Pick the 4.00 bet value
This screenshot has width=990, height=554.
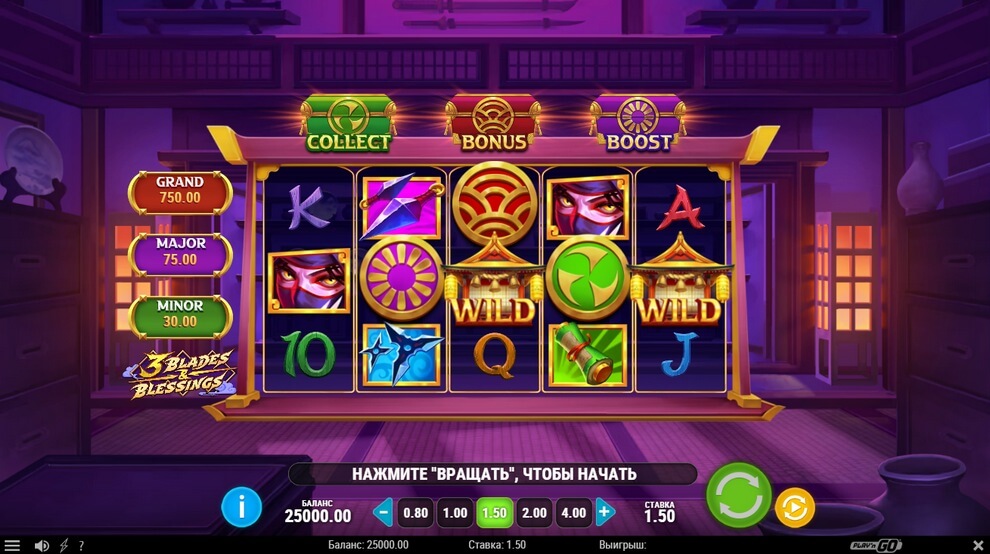(x=574, y=513)
